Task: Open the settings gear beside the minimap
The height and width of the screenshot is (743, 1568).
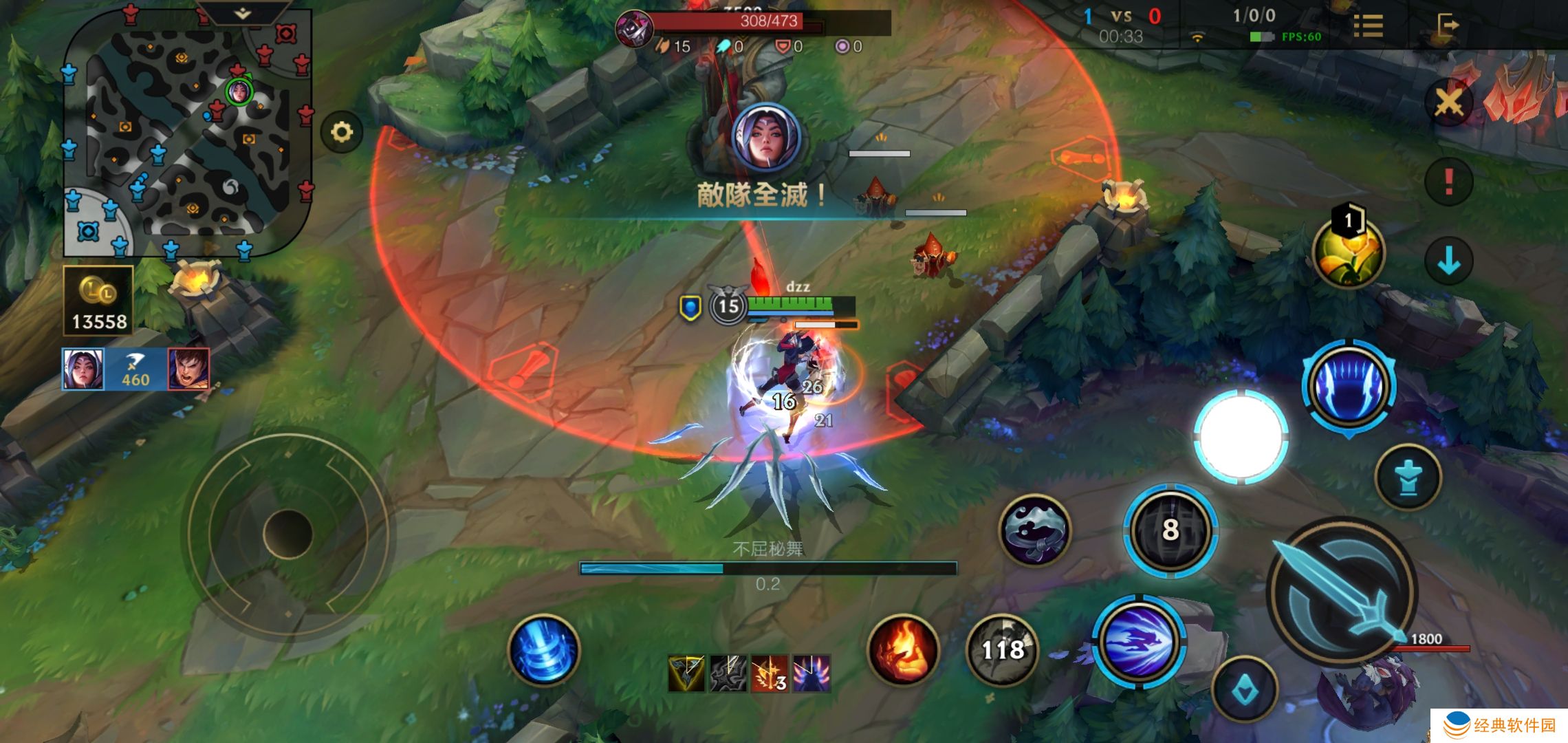Action: [342, 131]
